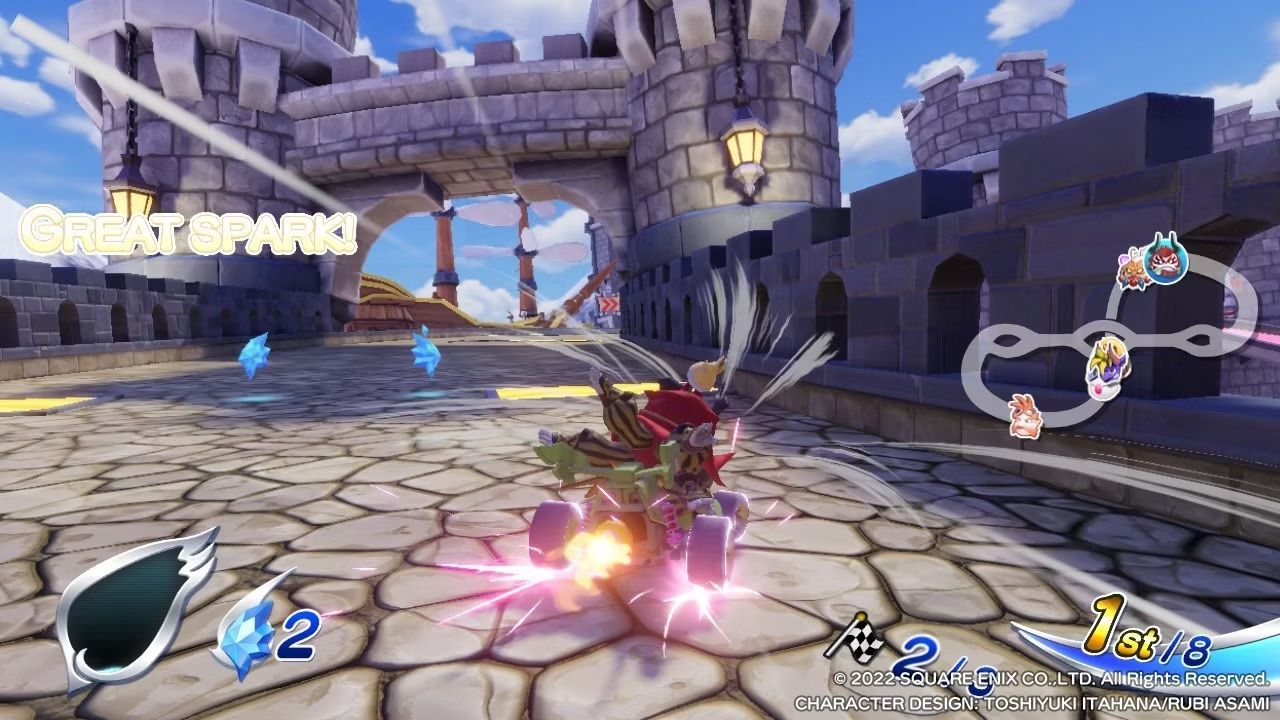Click the orange-haired racer marker on minimap

pos(1025,415)
